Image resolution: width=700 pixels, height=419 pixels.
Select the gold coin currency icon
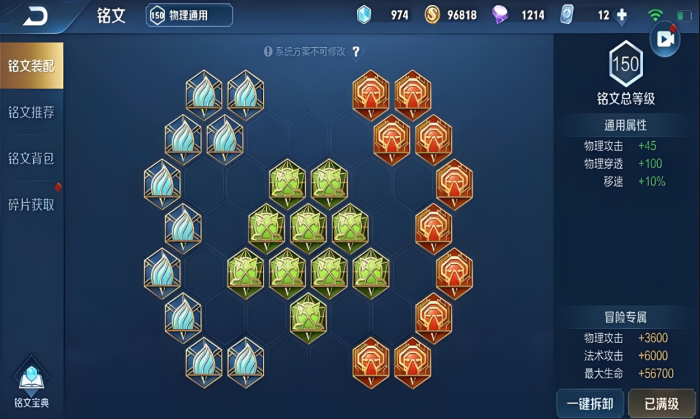click(x=432, y=15)
